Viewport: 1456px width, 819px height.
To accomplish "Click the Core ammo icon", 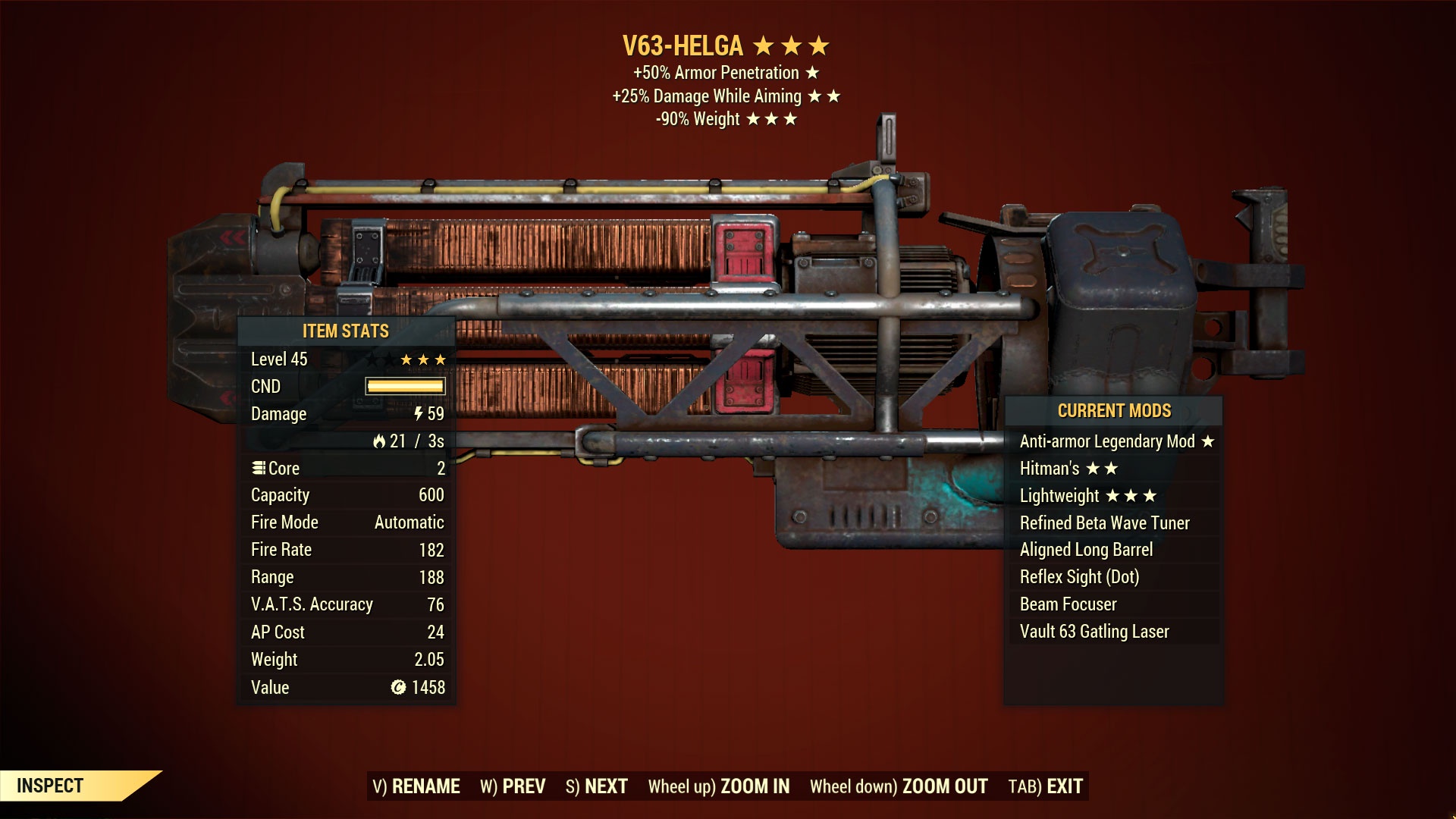I will click(259, 468).
